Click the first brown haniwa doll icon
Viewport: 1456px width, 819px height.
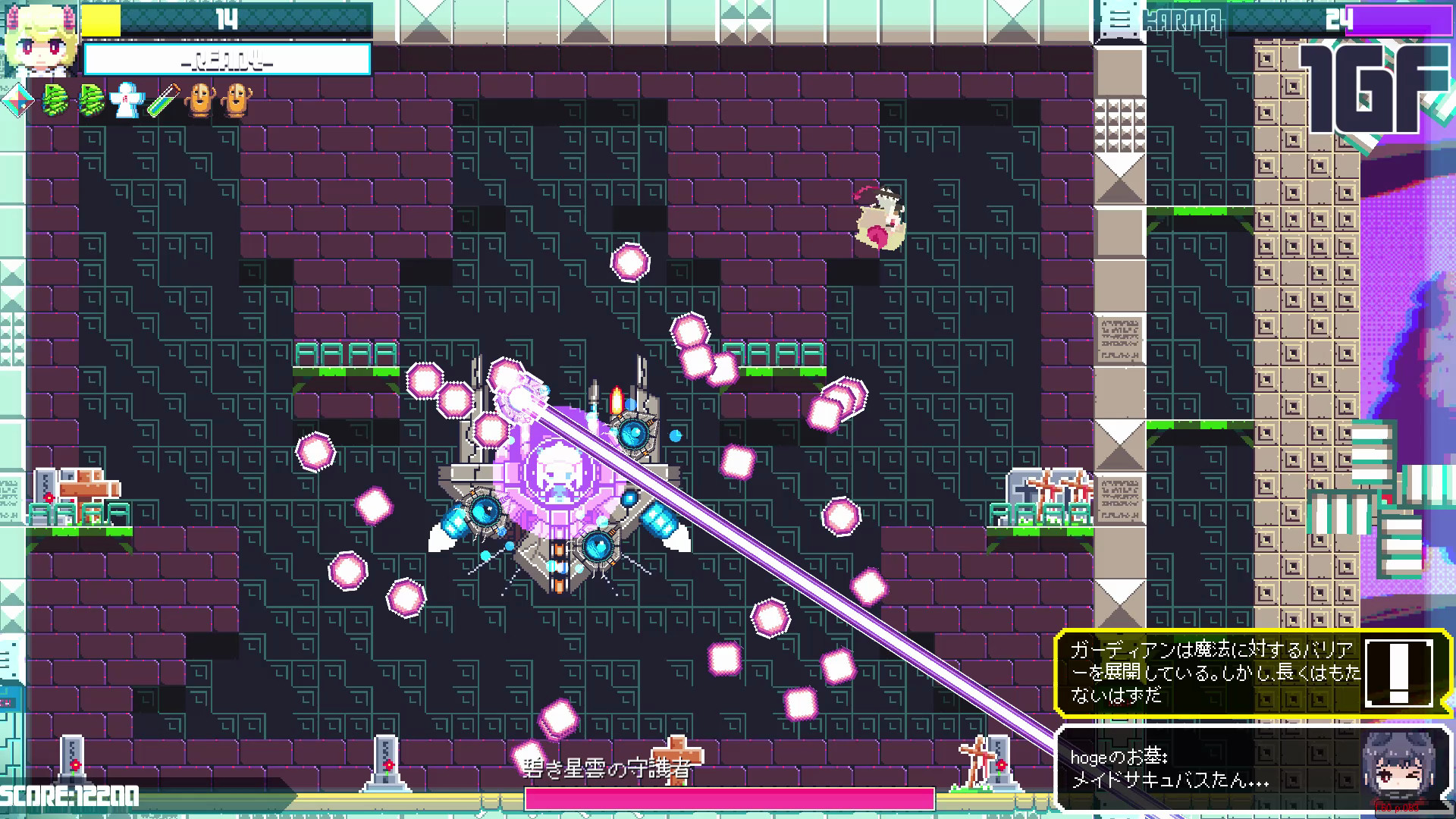199,100
